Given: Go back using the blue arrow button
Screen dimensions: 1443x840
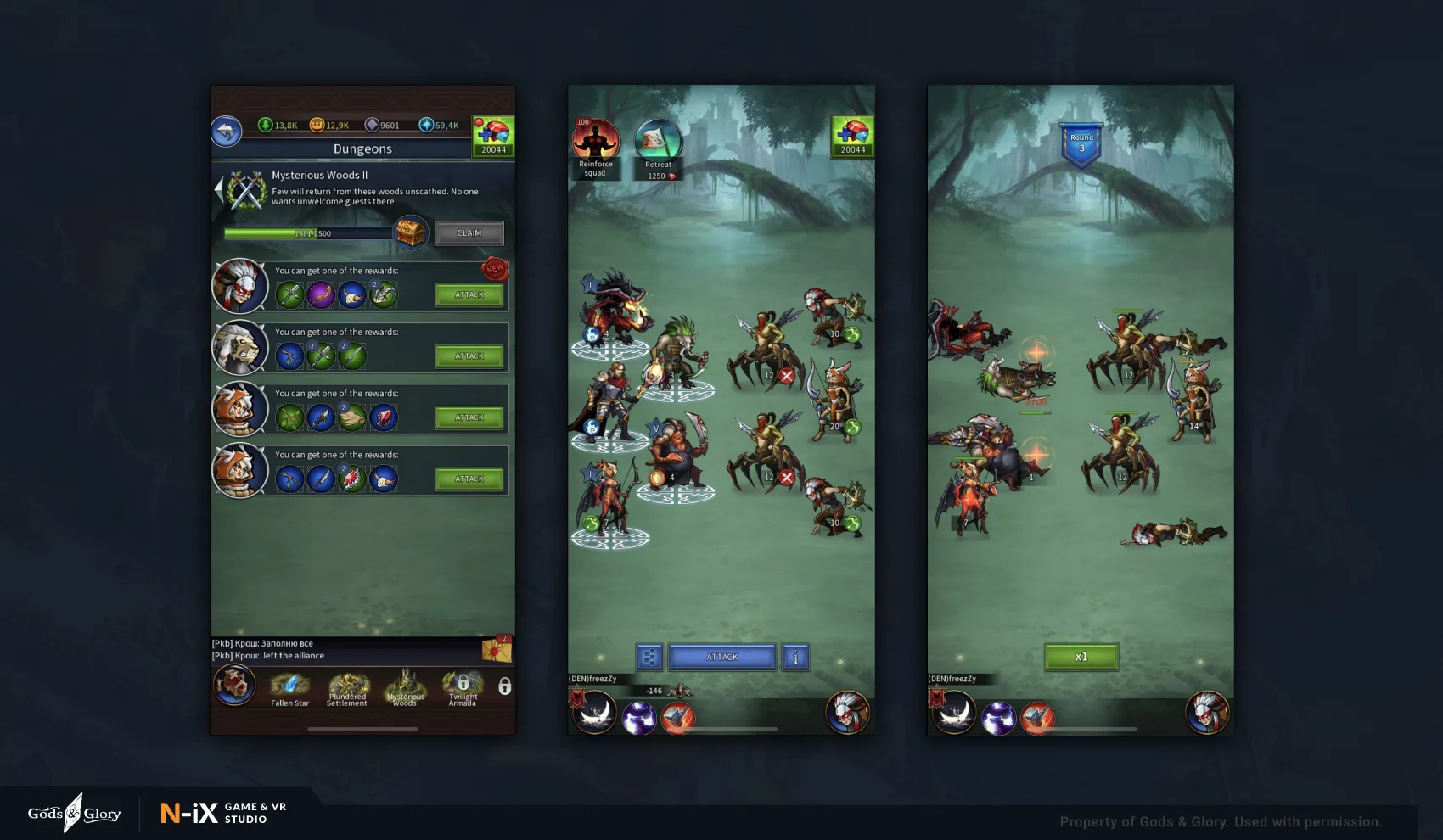Looking at the screenshot, I should [227, 132].
